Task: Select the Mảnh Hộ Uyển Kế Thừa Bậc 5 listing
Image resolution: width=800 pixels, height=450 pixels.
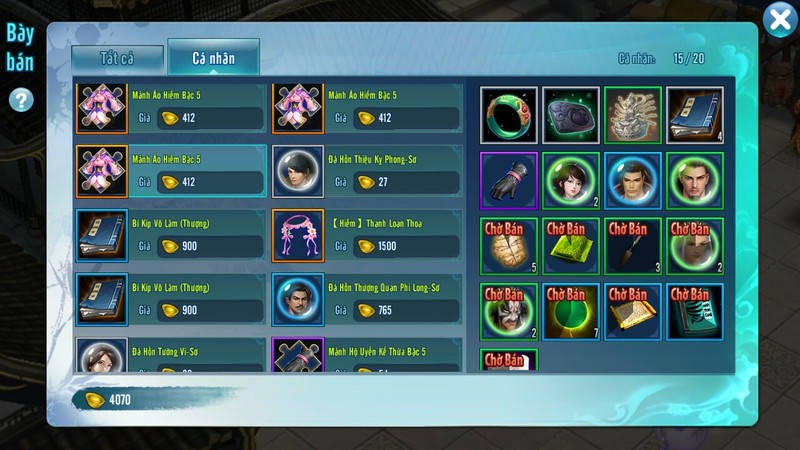Action: click(x=367, y=355)
